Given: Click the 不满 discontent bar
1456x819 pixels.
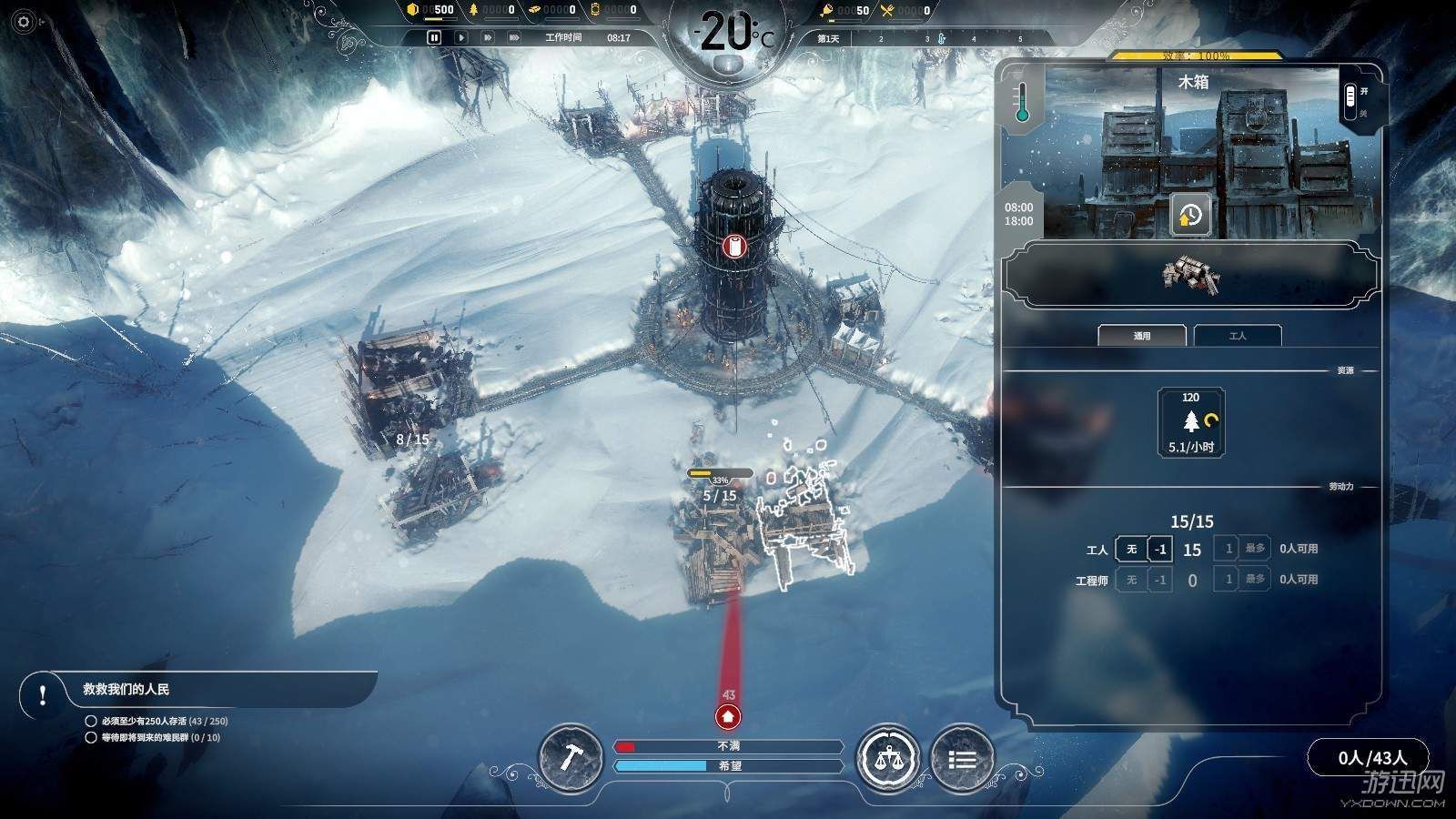Looking at the screenshot, I should [x=728, y=746].
